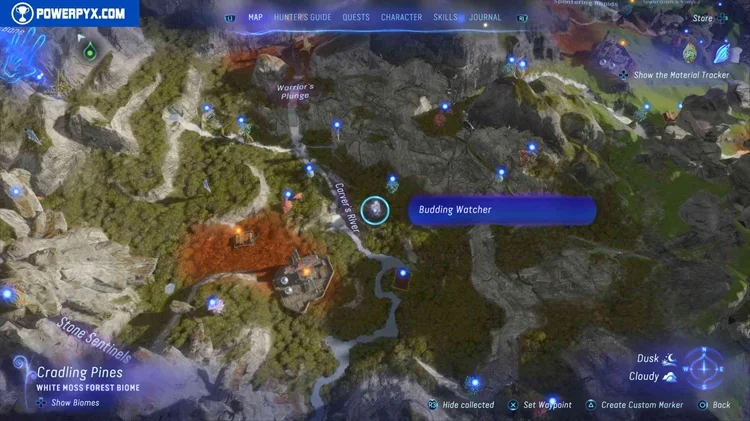Select the Map tab

coord(255,17)
